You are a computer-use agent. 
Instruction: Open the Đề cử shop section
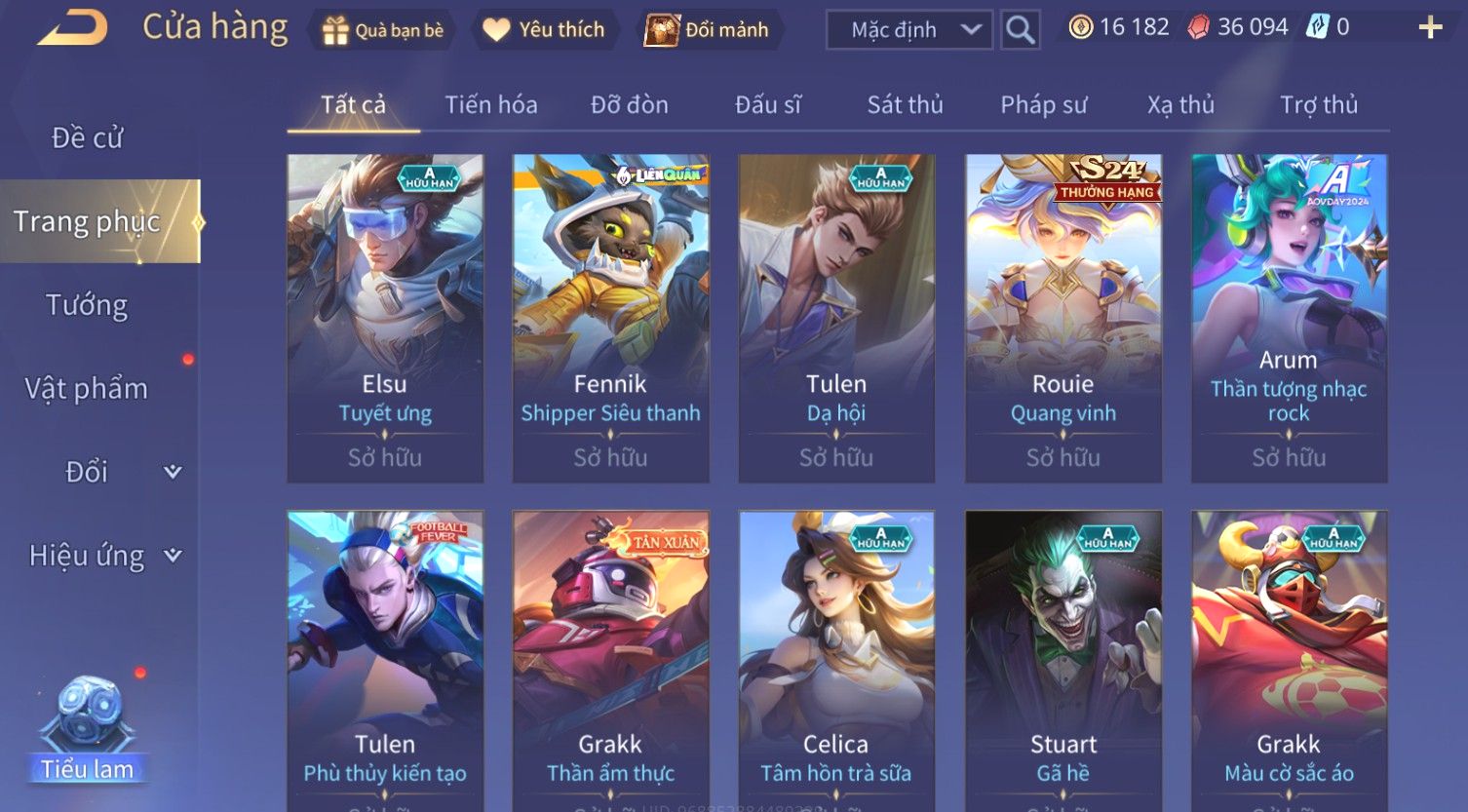pos(88,138)
